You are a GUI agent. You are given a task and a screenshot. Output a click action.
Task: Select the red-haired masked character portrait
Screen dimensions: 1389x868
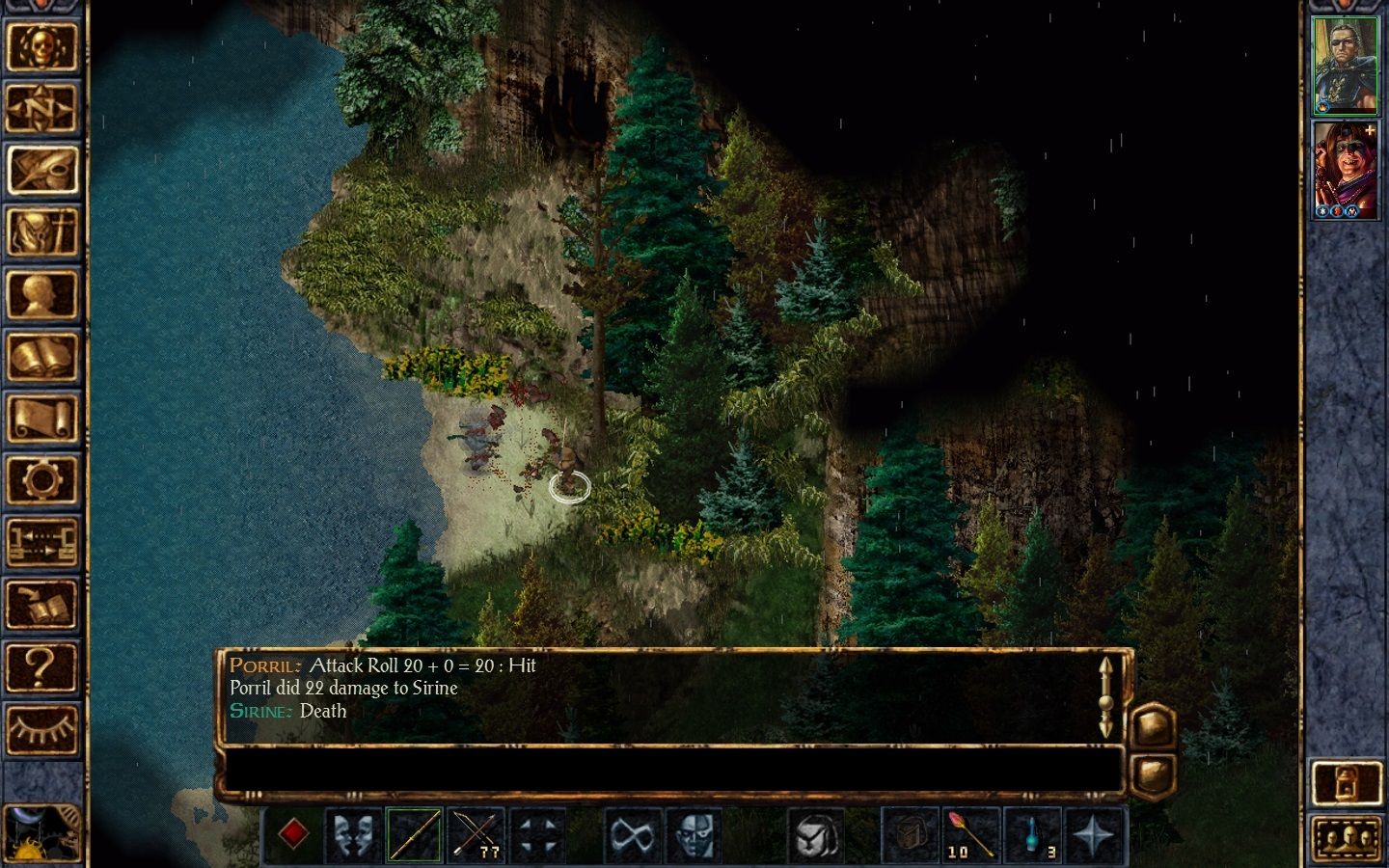tap(1346, 170)
